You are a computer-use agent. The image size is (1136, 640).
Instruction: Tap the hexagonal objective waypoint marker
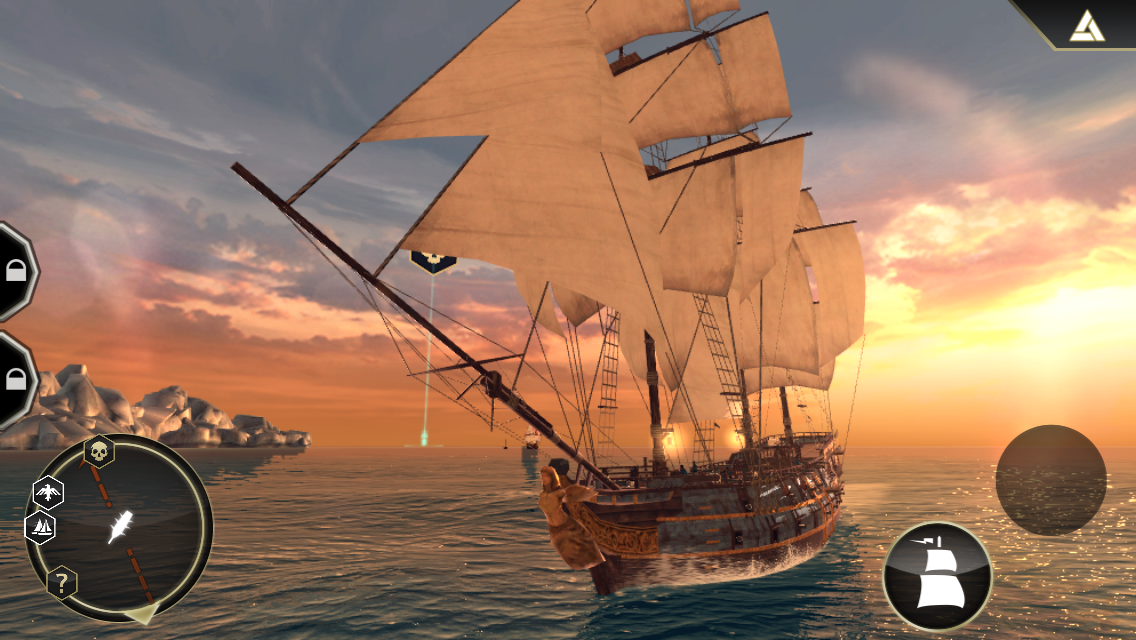433,261
